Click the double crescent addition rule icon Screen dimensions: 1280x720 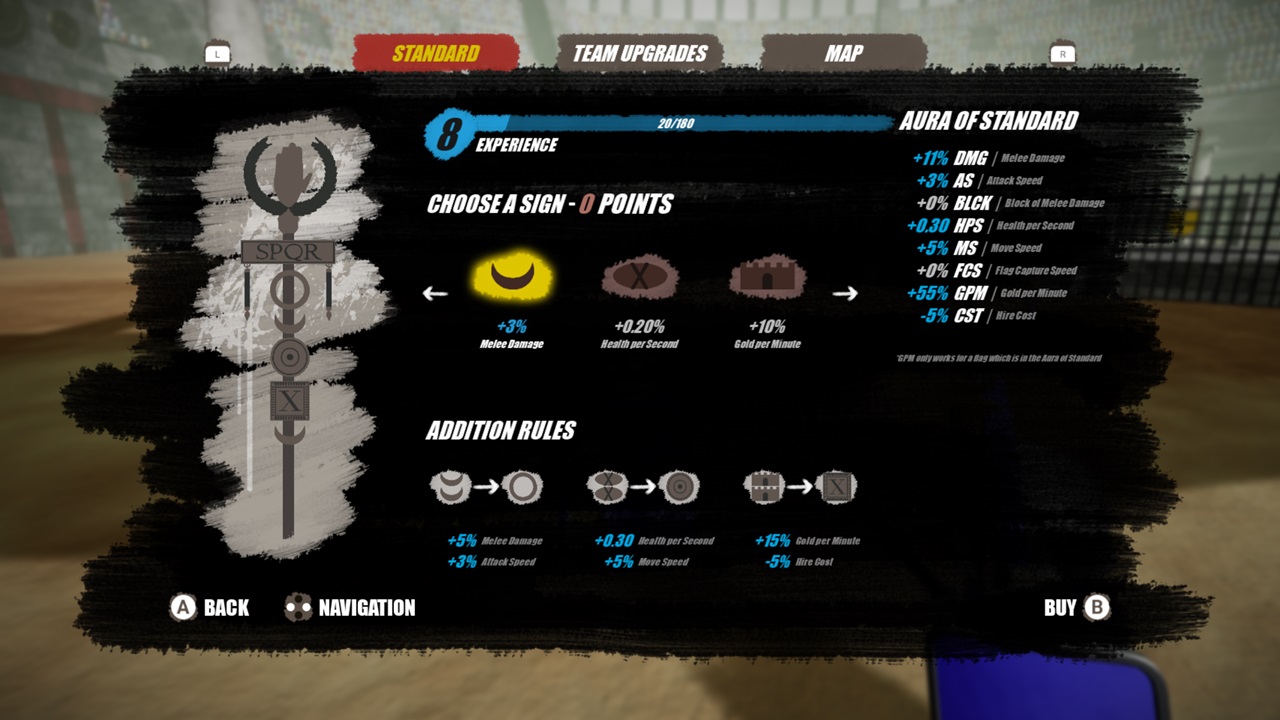pos(453,487)
